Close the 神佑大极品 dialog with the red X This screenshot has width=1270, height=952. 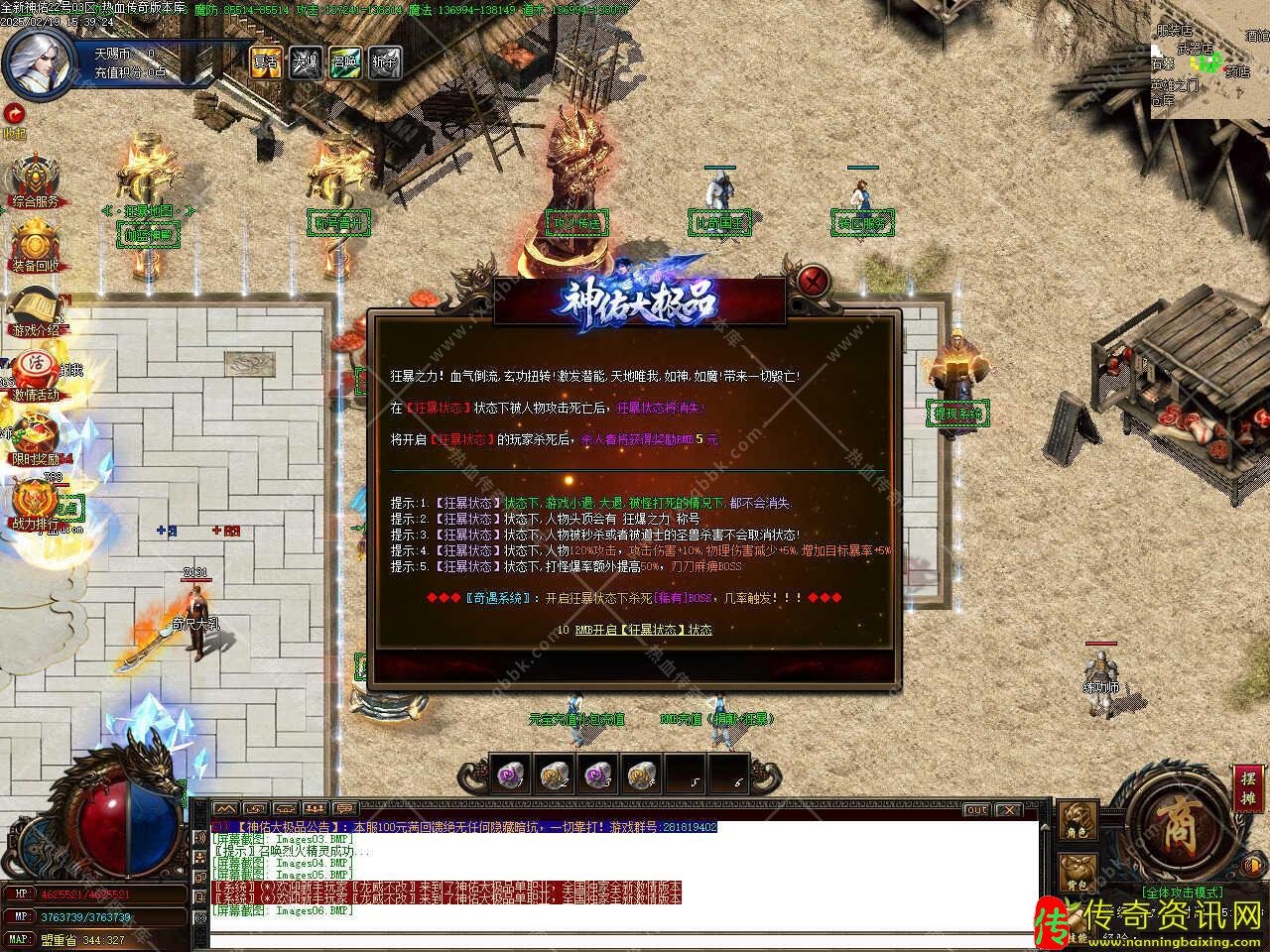point(814,278)
